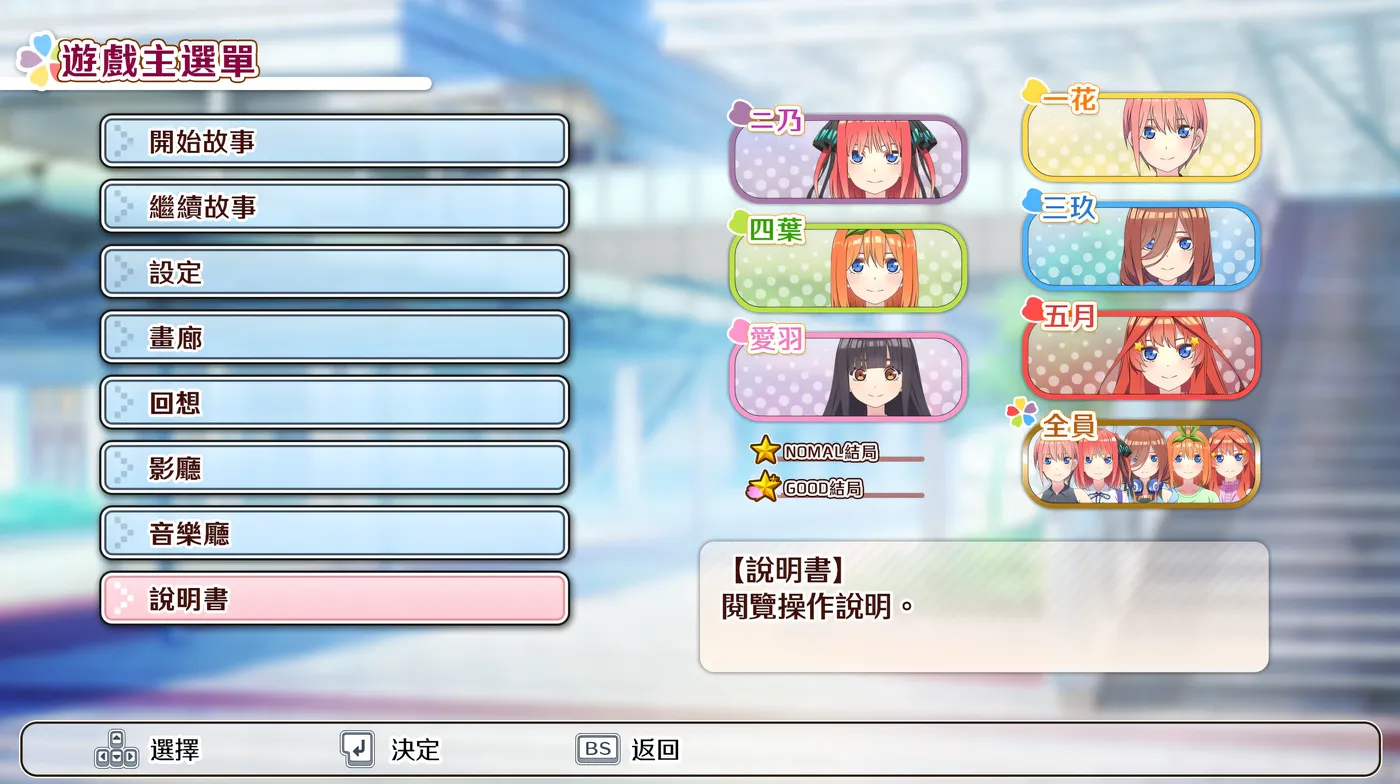Screen dimensions: 1400x784
Task: Click the 三玖 character portrait
Action: pyautogui.click(x=1141, y=247)
